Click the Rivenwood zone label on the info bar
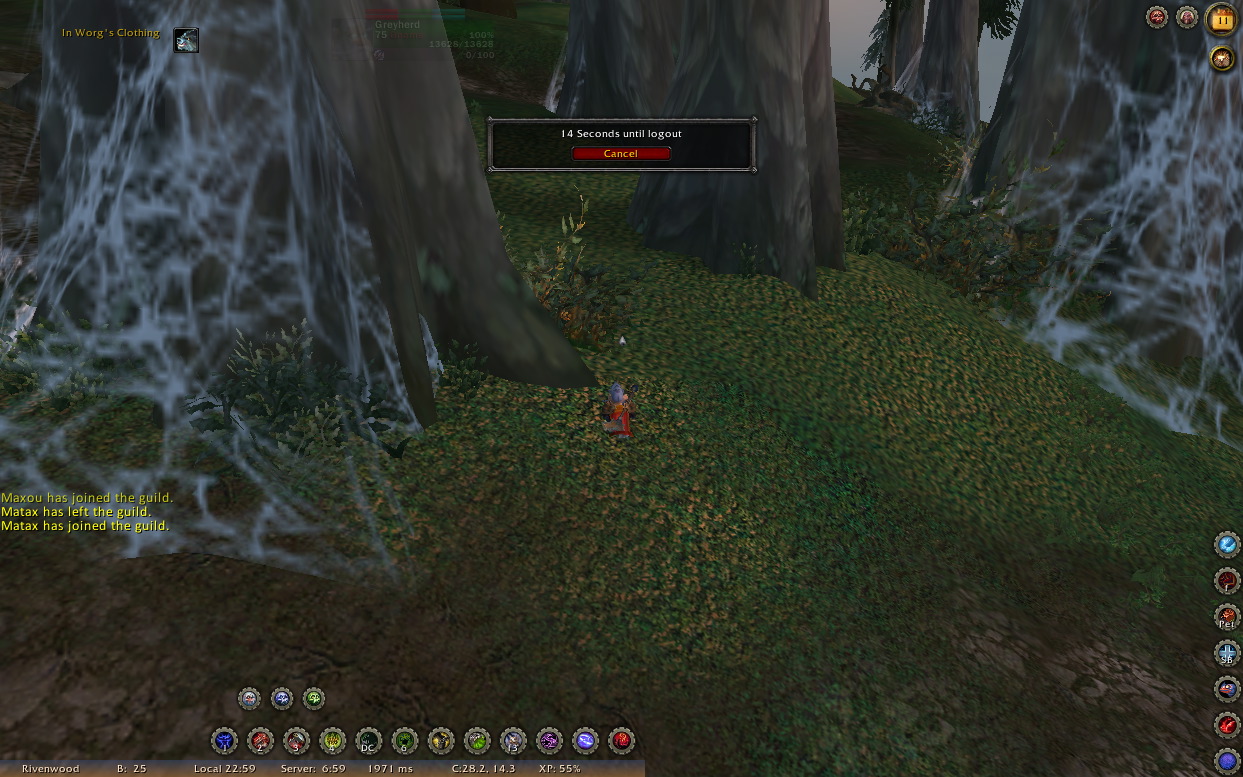Viewport: 1243px width, 777px height. (x=50, y=769)
